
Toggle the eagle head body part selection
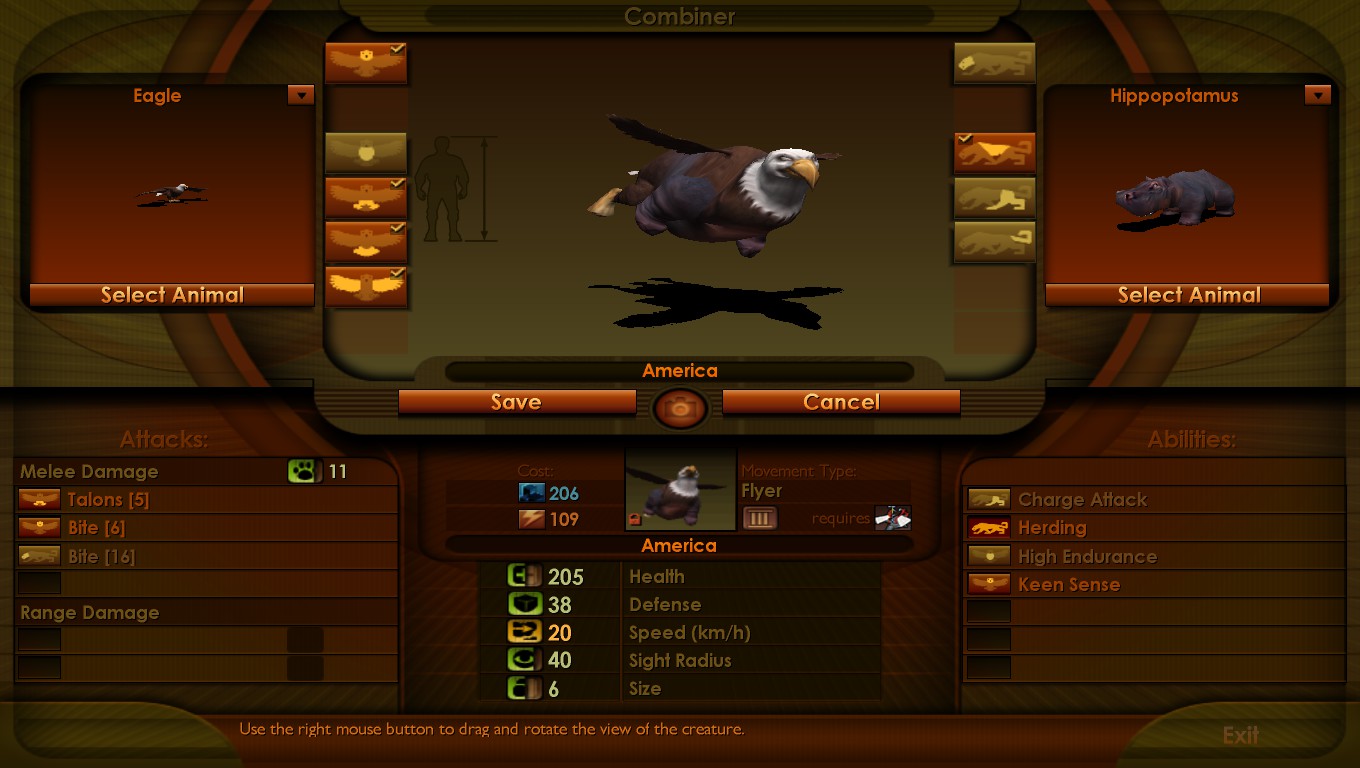pos(366,61)
